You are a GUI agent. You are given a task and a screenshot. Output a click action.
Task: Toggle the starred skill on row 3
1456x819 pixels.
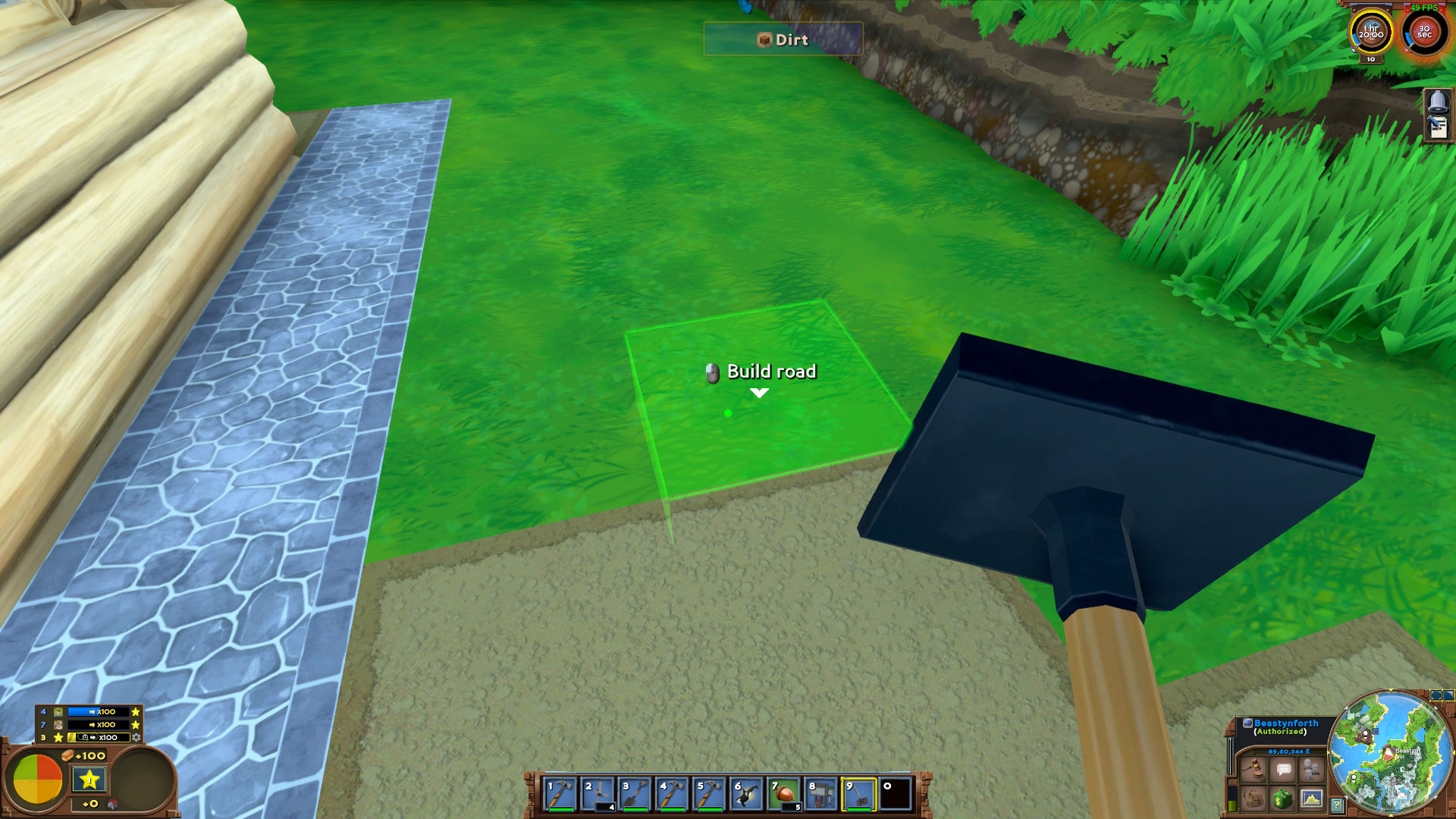[58, 737]
